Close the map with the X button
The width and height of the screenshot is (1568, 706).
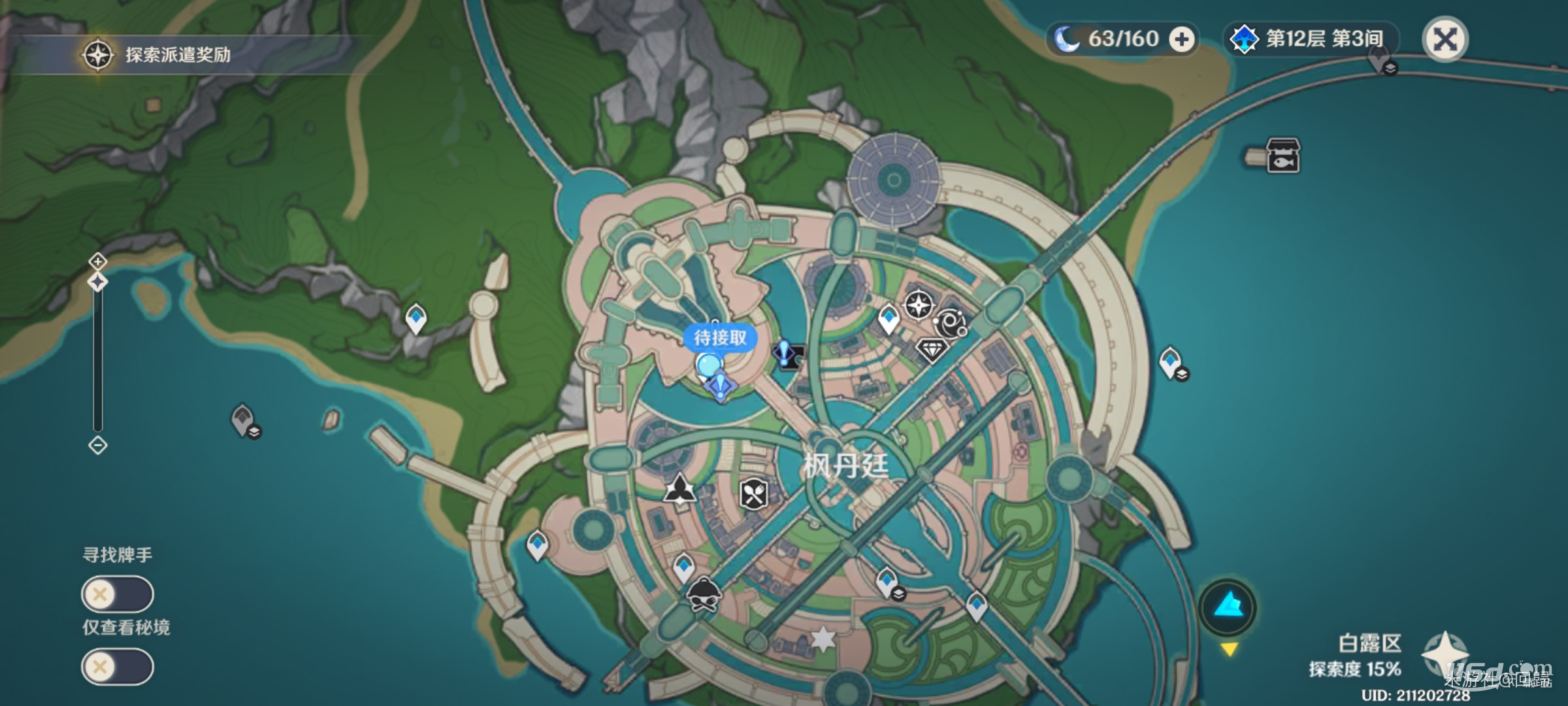[x=1445, y=40]
